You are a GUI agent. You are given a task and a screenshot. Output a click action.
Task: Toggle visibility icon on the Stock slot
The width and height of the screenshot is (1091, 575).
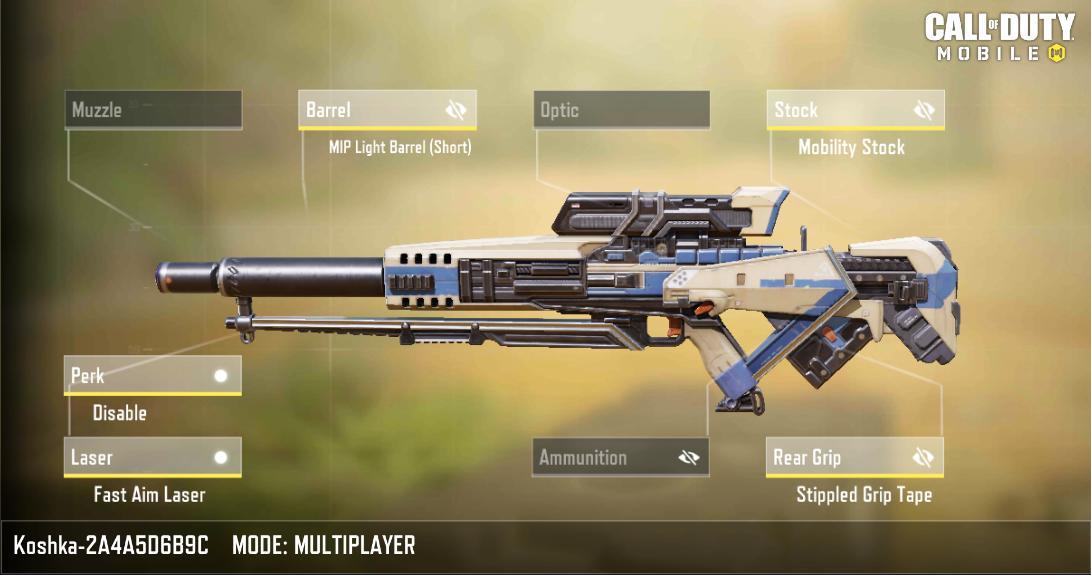[924, 110]
